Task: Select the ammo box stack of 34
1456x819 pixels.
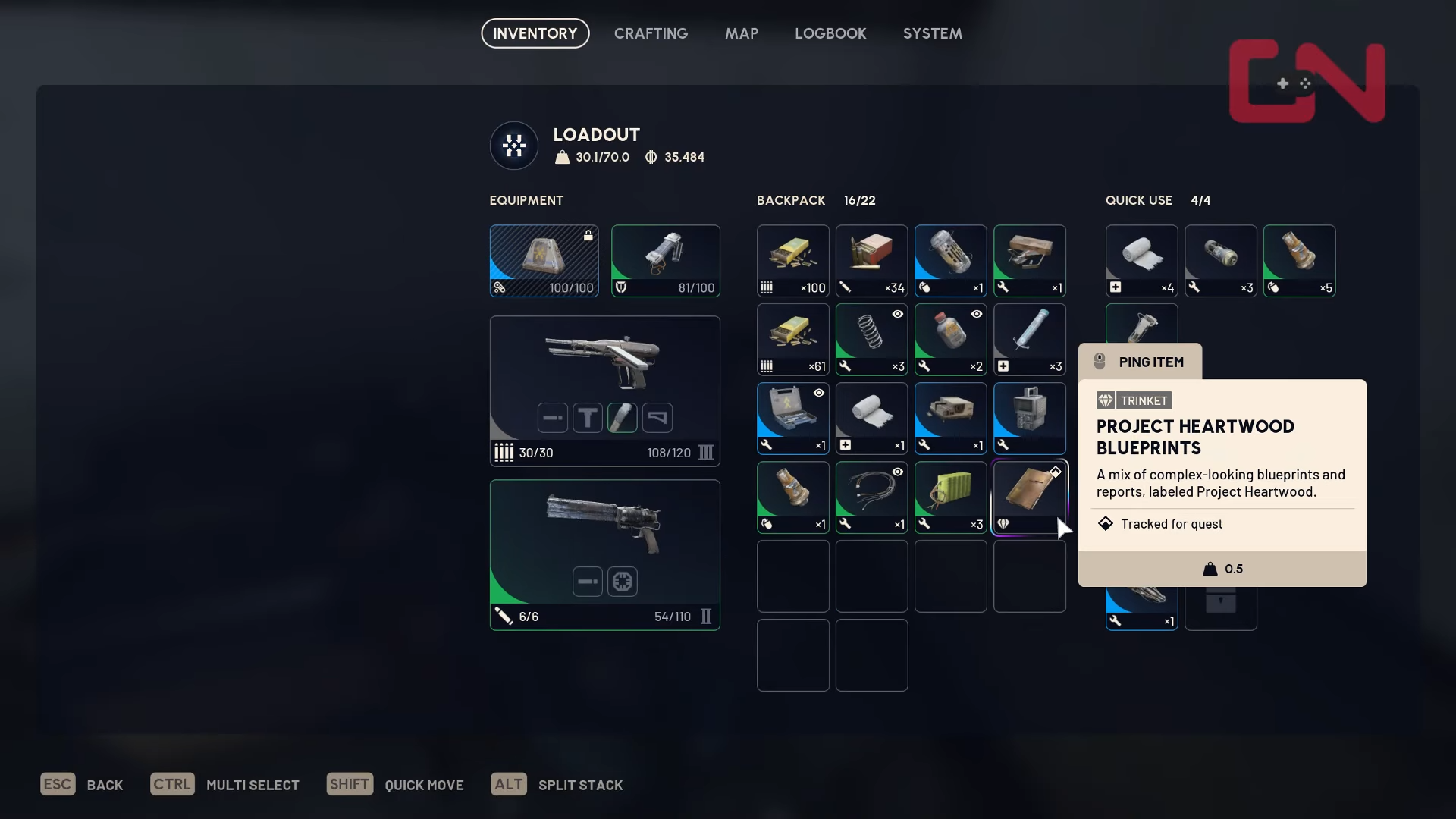Action: pos(871,260)
